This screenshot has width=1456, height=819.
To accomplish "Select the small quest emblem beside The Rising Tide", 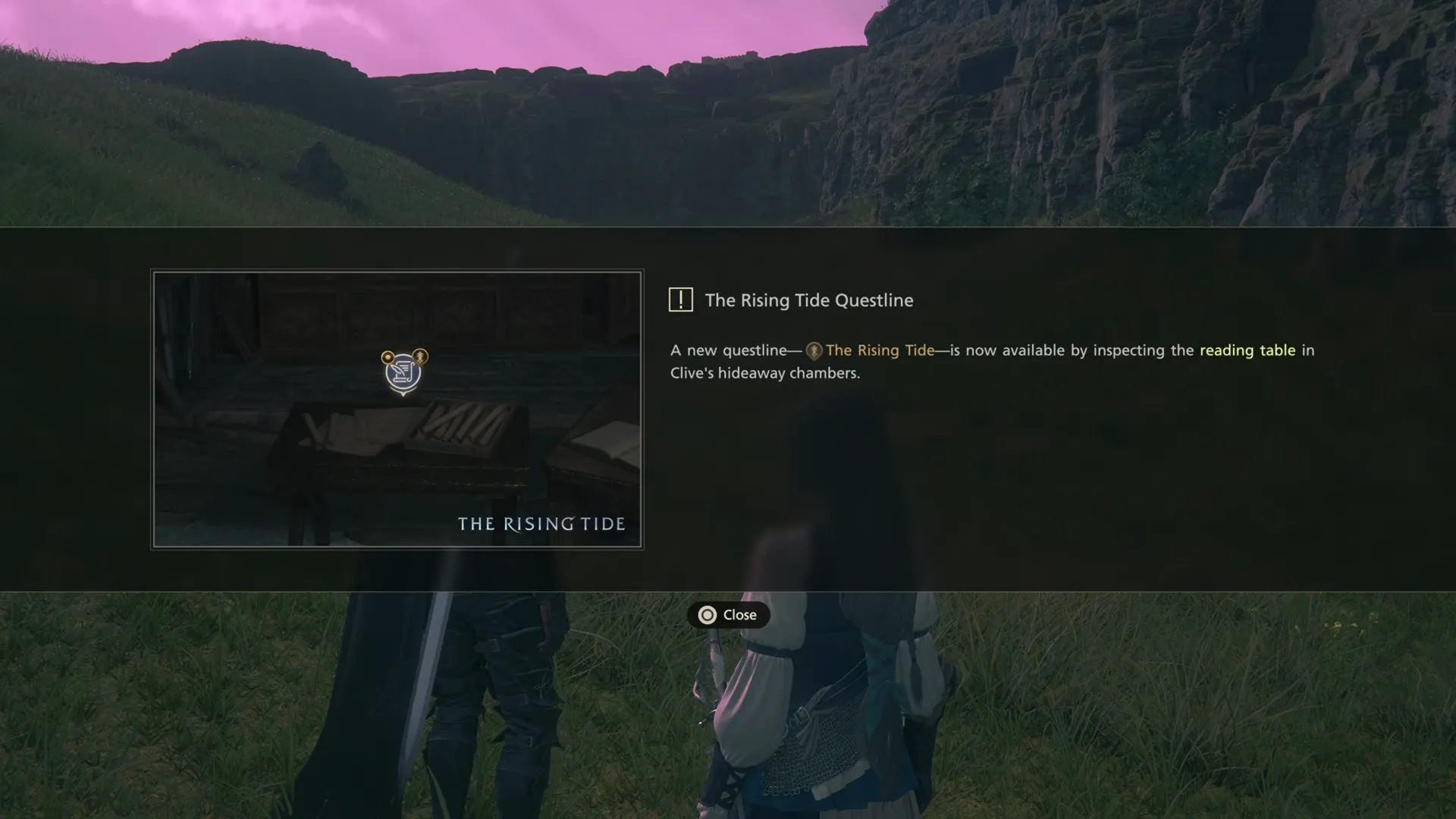I will (814, 350).
